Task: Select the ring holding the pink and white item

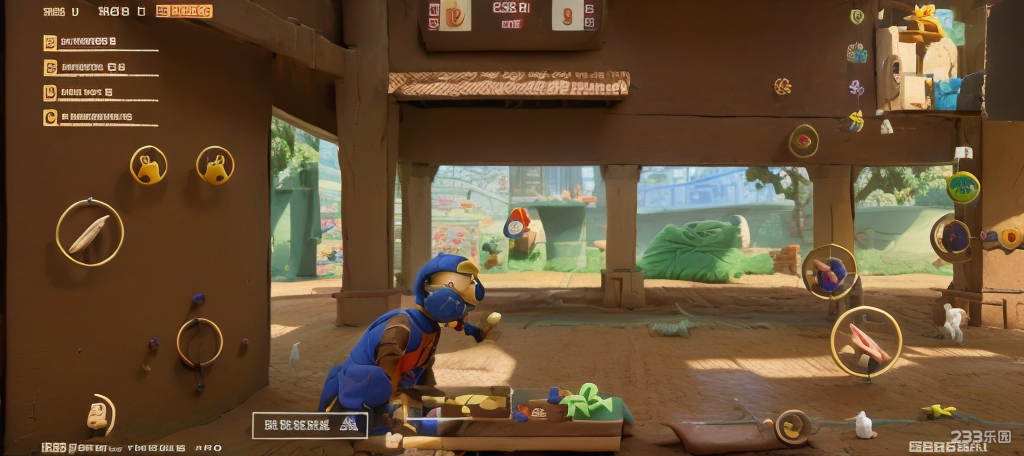Action: point(865,341)
